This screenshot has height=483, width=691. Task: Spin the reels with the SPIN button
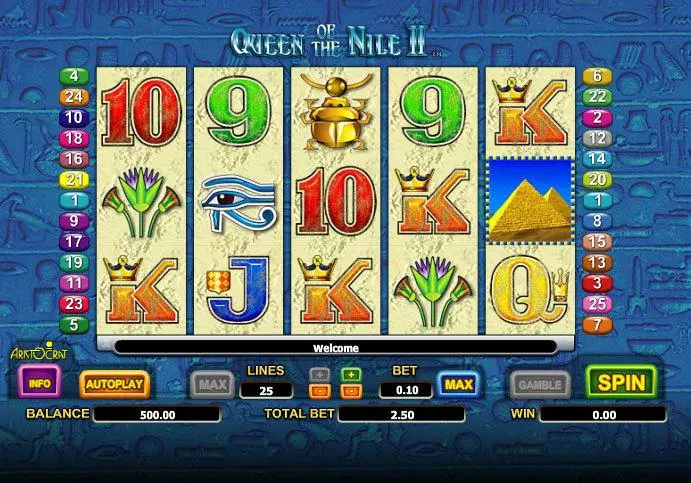pyautogui.click(x=620, y=382)
